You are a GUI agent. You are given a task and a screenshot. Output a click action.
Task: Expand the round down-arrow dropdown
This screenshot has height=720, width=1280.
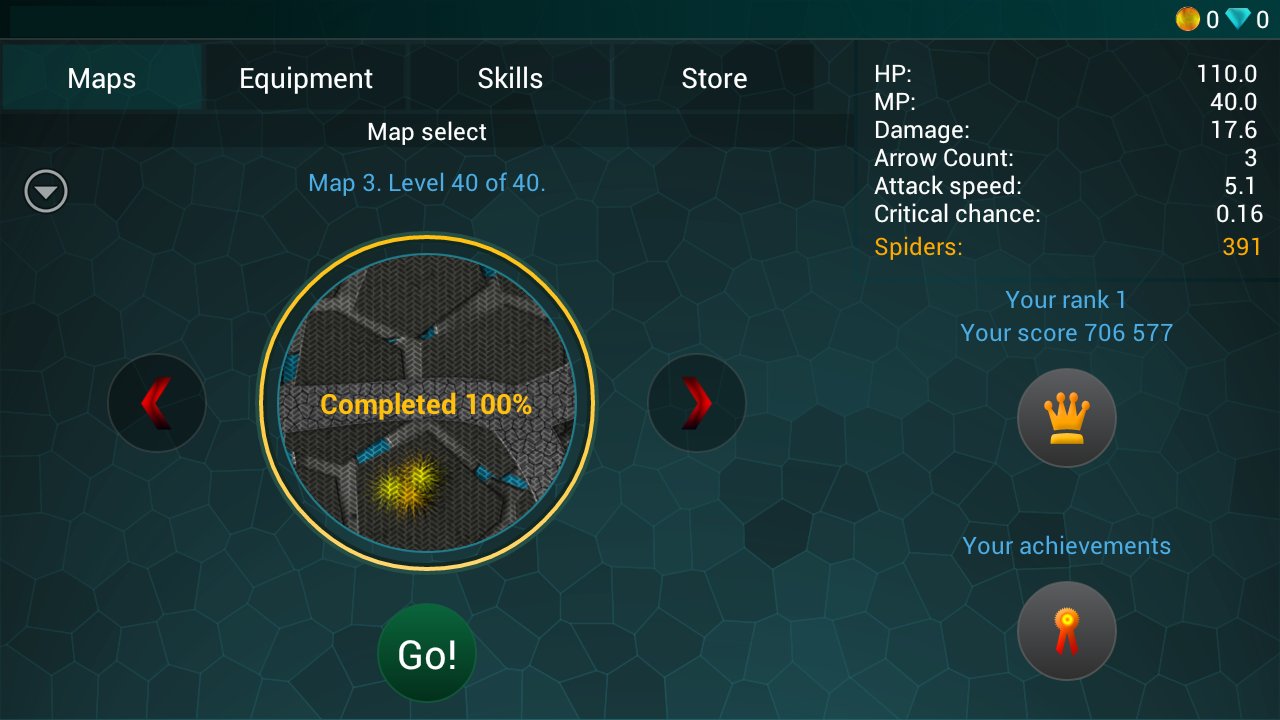pos(46,192)
